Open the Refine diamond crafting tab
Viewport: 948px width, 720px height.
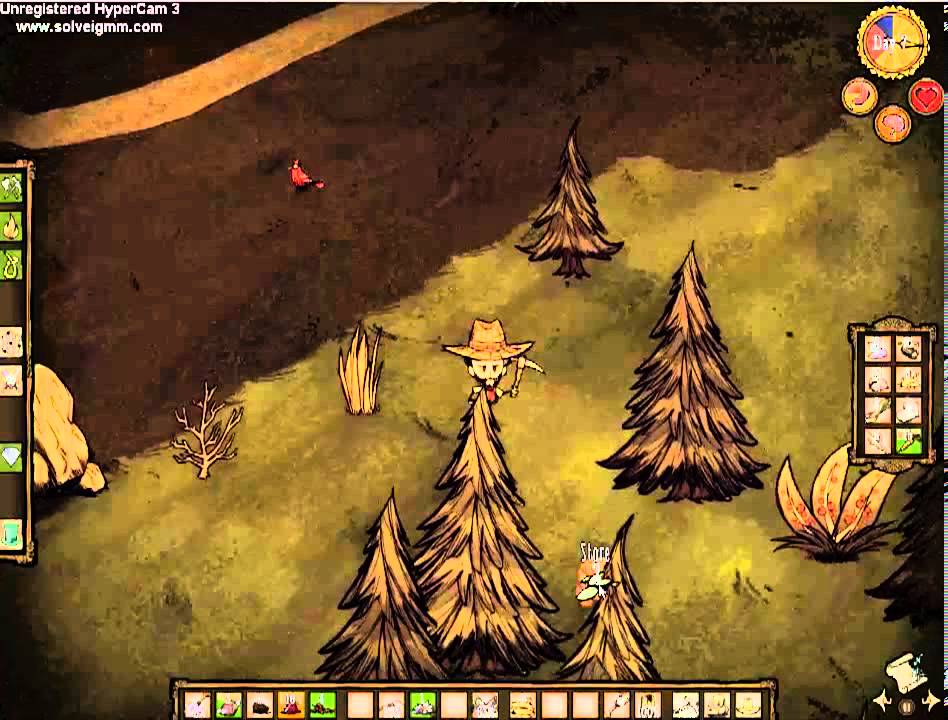pyautogui.click(x=11, y=455)
